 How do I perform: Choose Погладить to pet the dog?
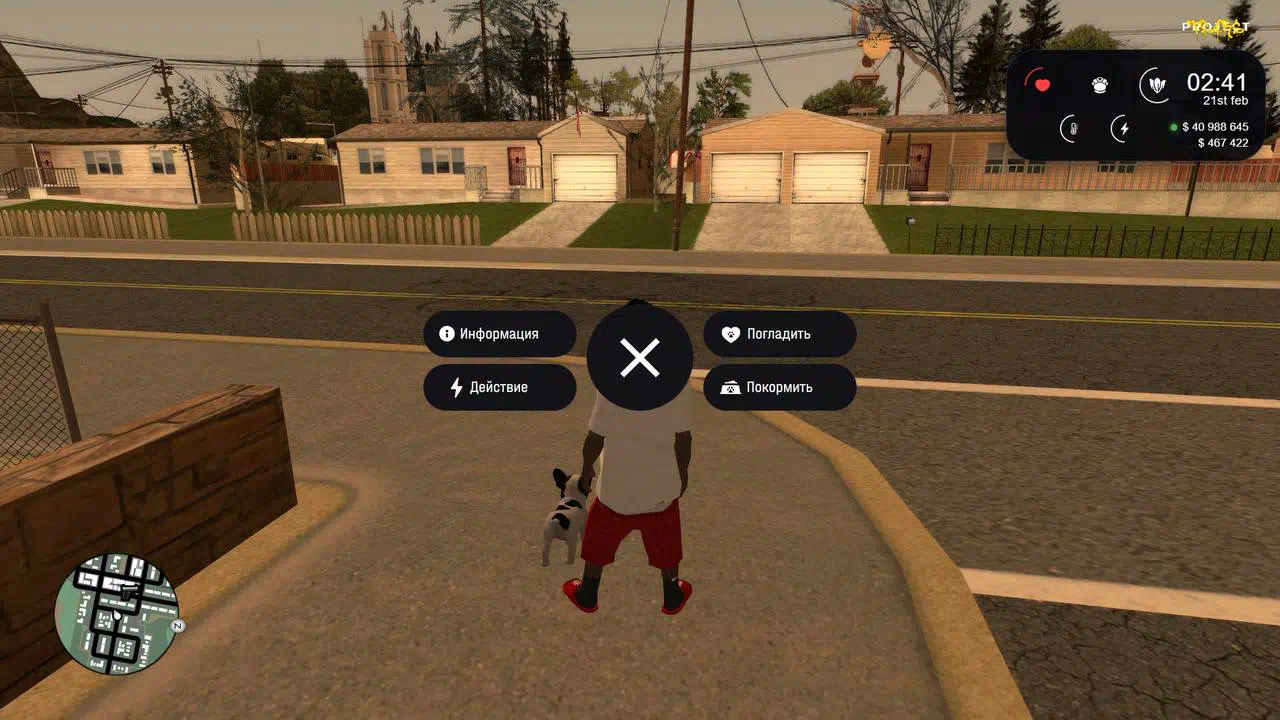(779, 334)
